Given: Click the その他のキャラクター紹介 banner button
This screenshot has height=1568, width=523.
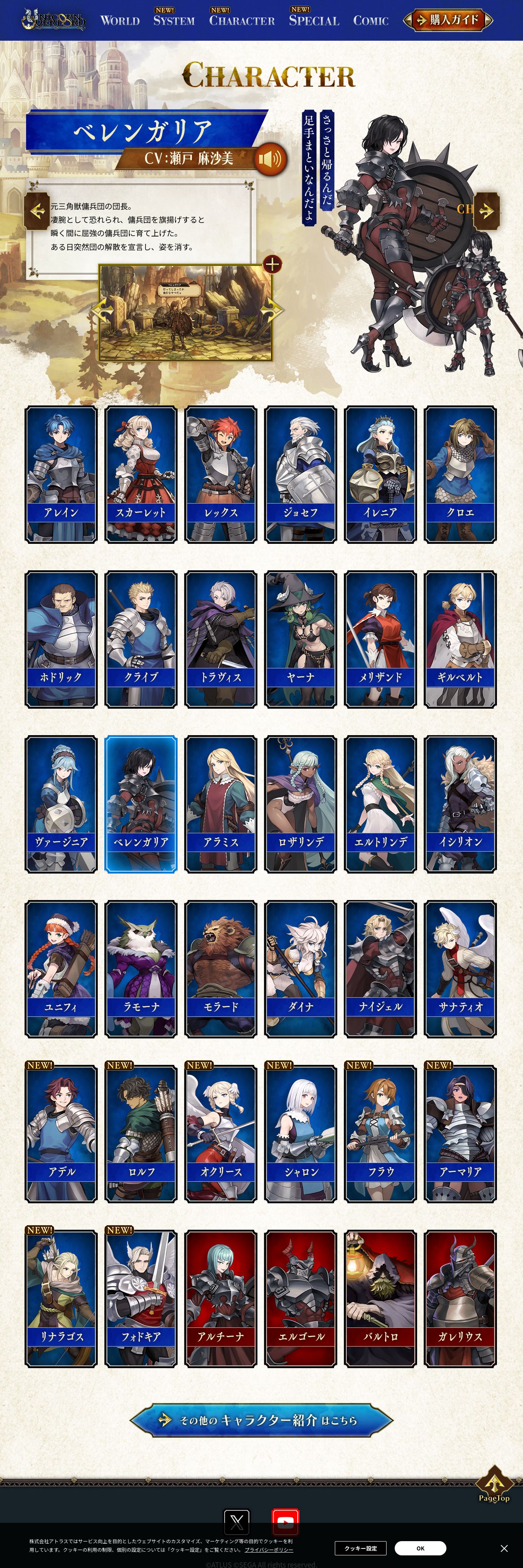Looking at the screenshot, I should coord(261,1420).
